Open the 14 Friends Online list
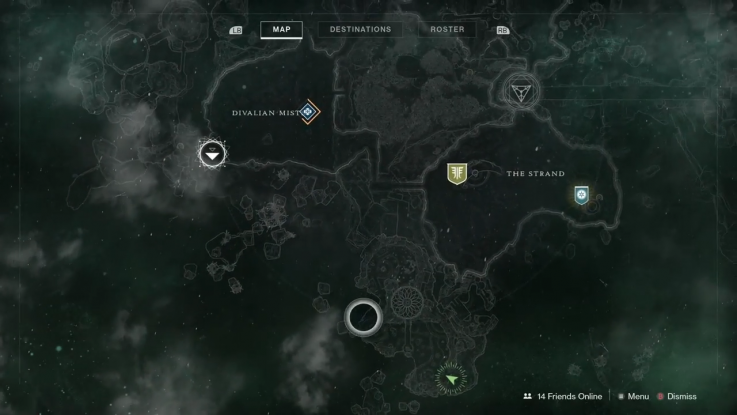The height and width of the screenshot is (415, 737). [x=563, y=396]
